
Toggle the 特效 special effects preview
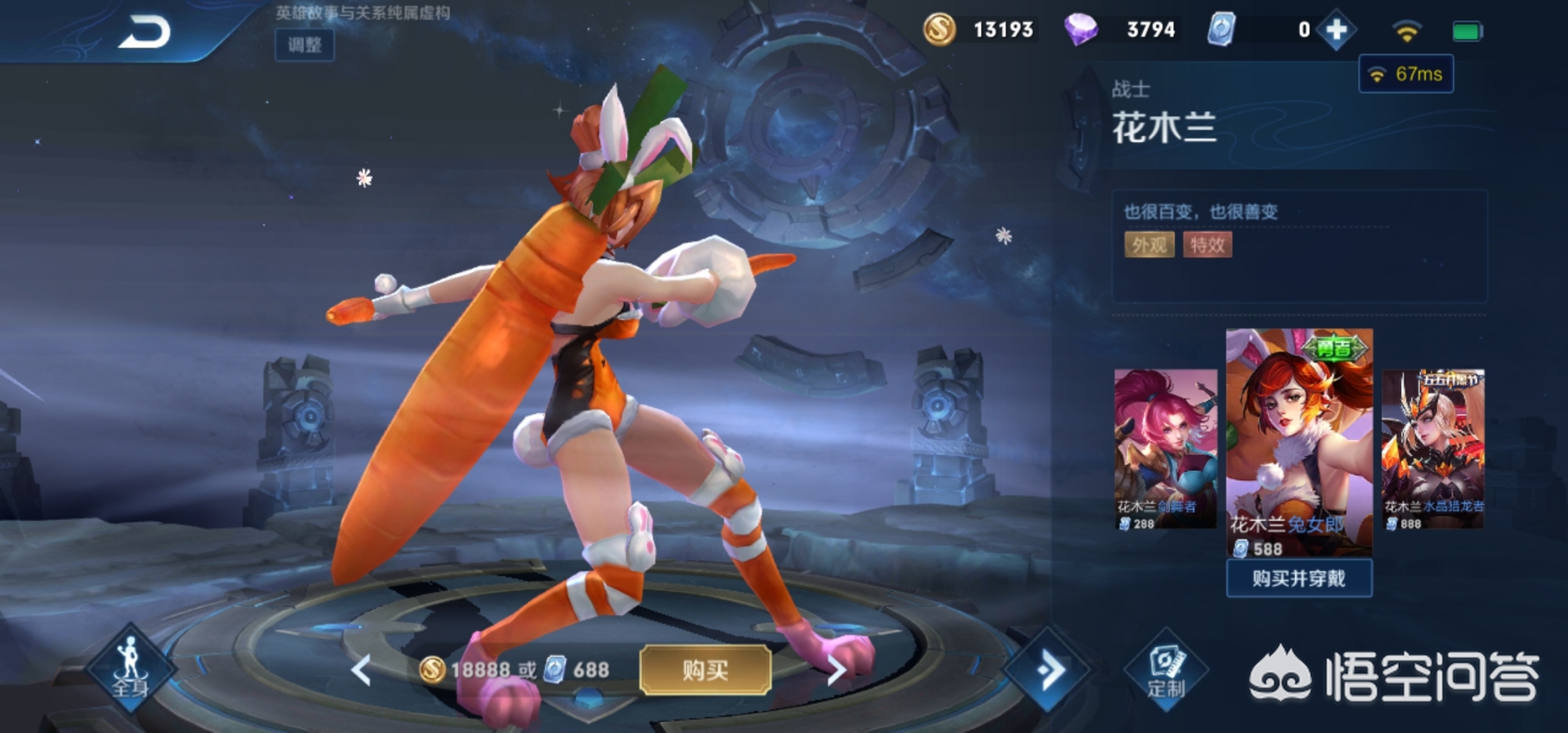(1208, 245)
